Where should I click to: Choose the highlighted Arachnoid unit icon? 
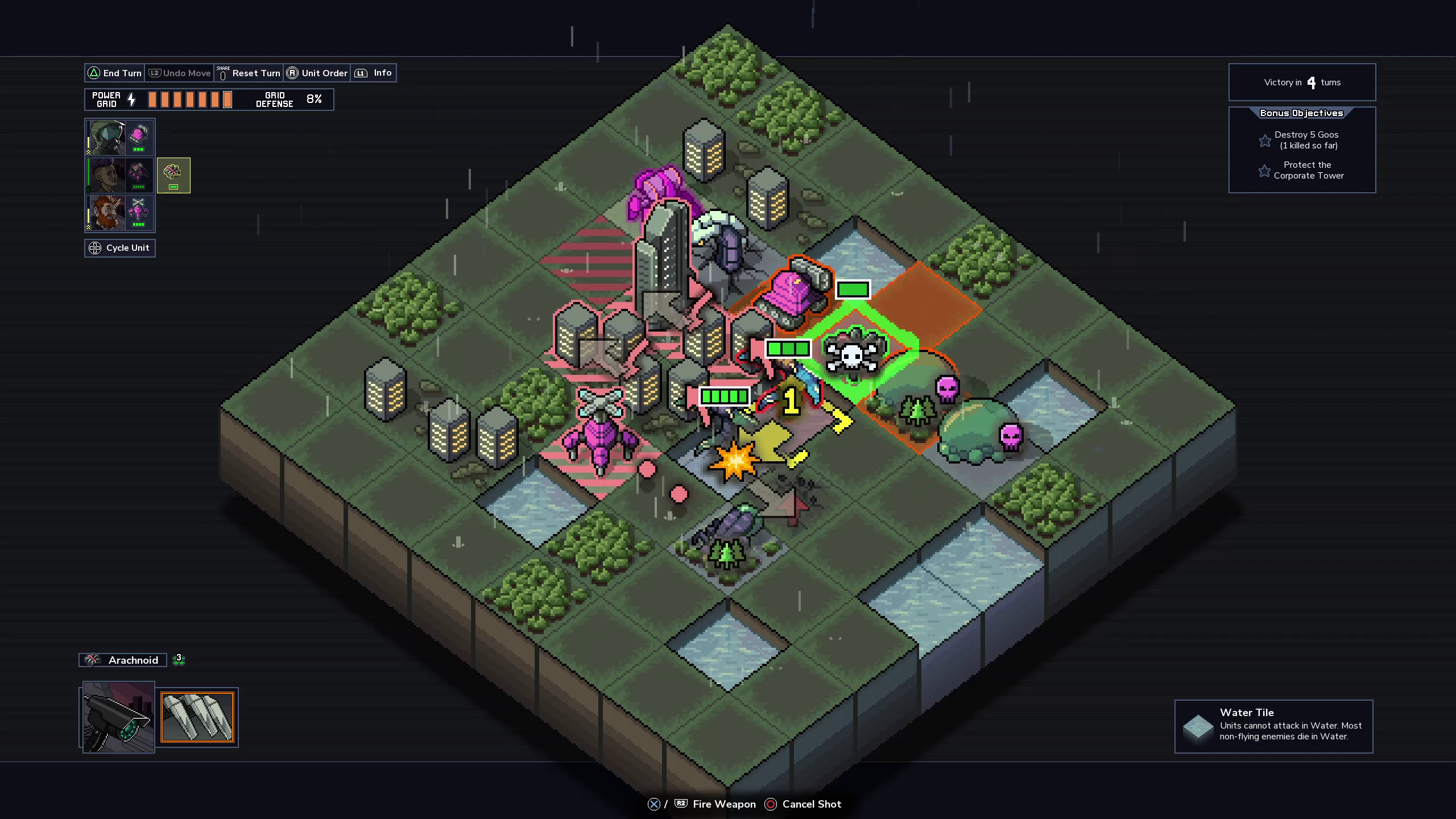point(173,175)
